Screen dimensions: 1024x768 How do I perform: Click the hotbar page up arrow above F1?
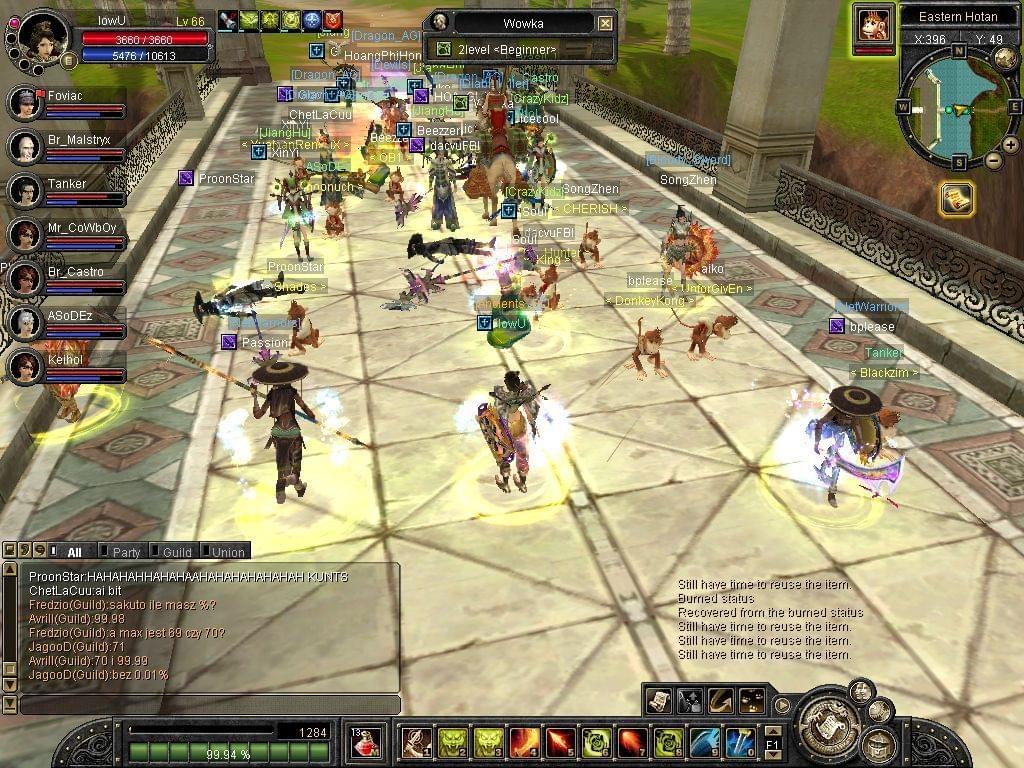[x=772, y=731]
